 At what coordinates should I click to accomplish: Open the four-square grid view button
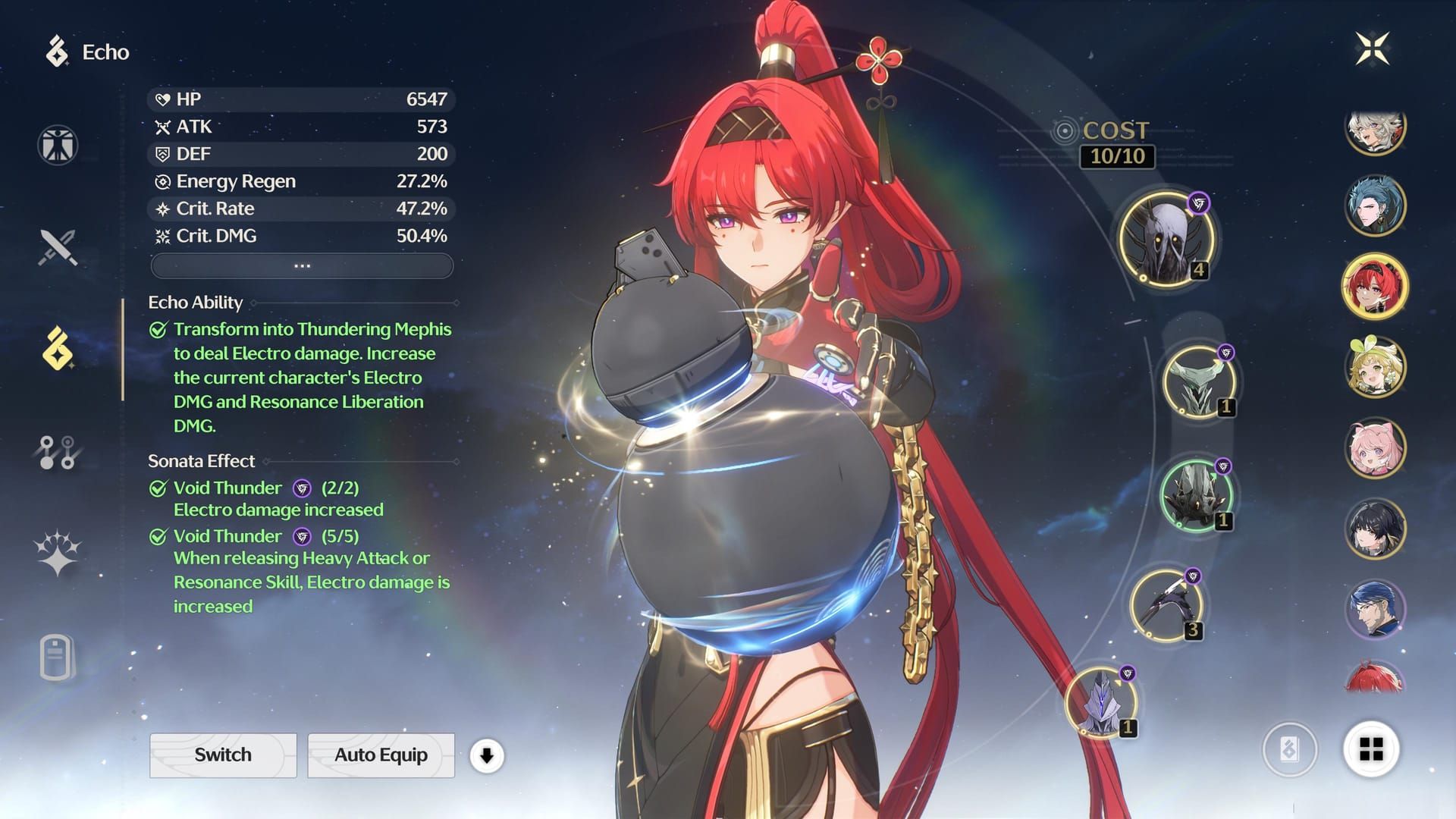coord(1371,750)
